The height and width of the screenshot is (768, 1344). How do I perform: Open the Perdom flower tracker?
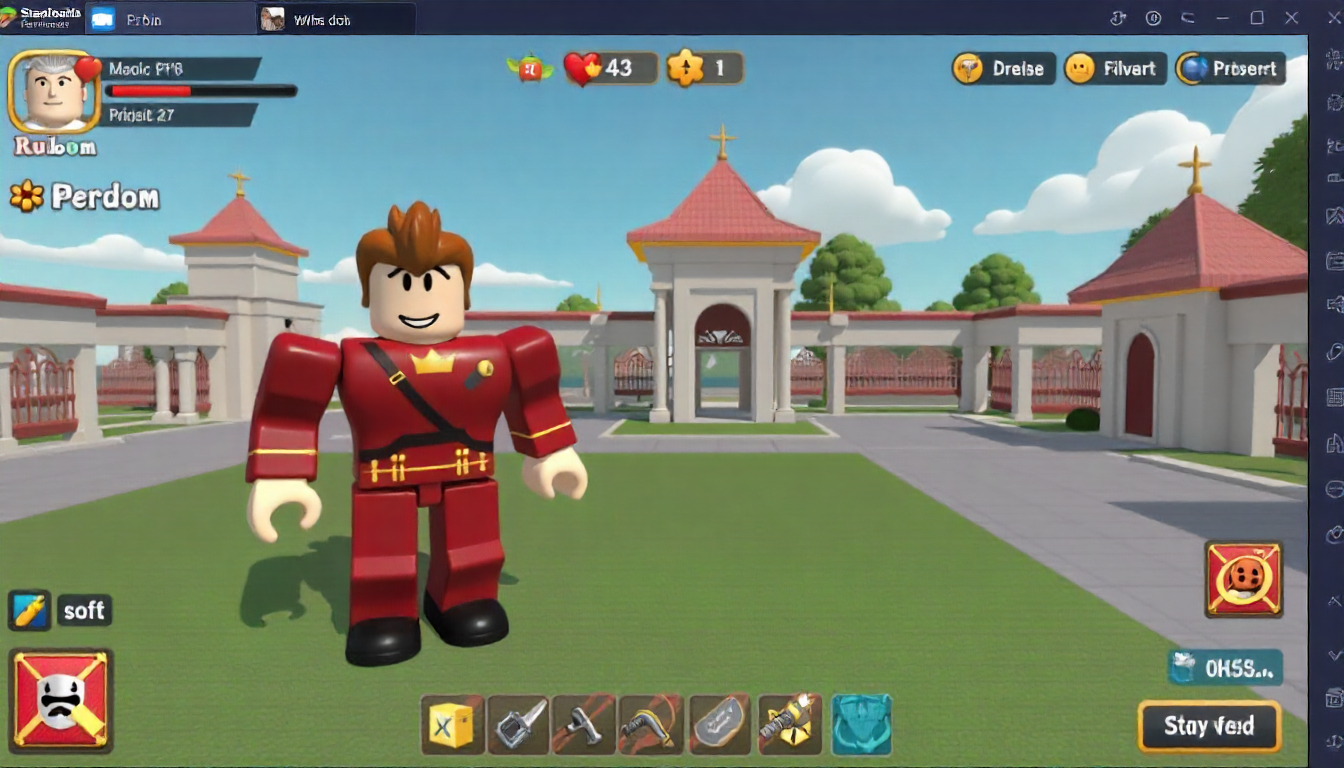[x=85, y=197]
